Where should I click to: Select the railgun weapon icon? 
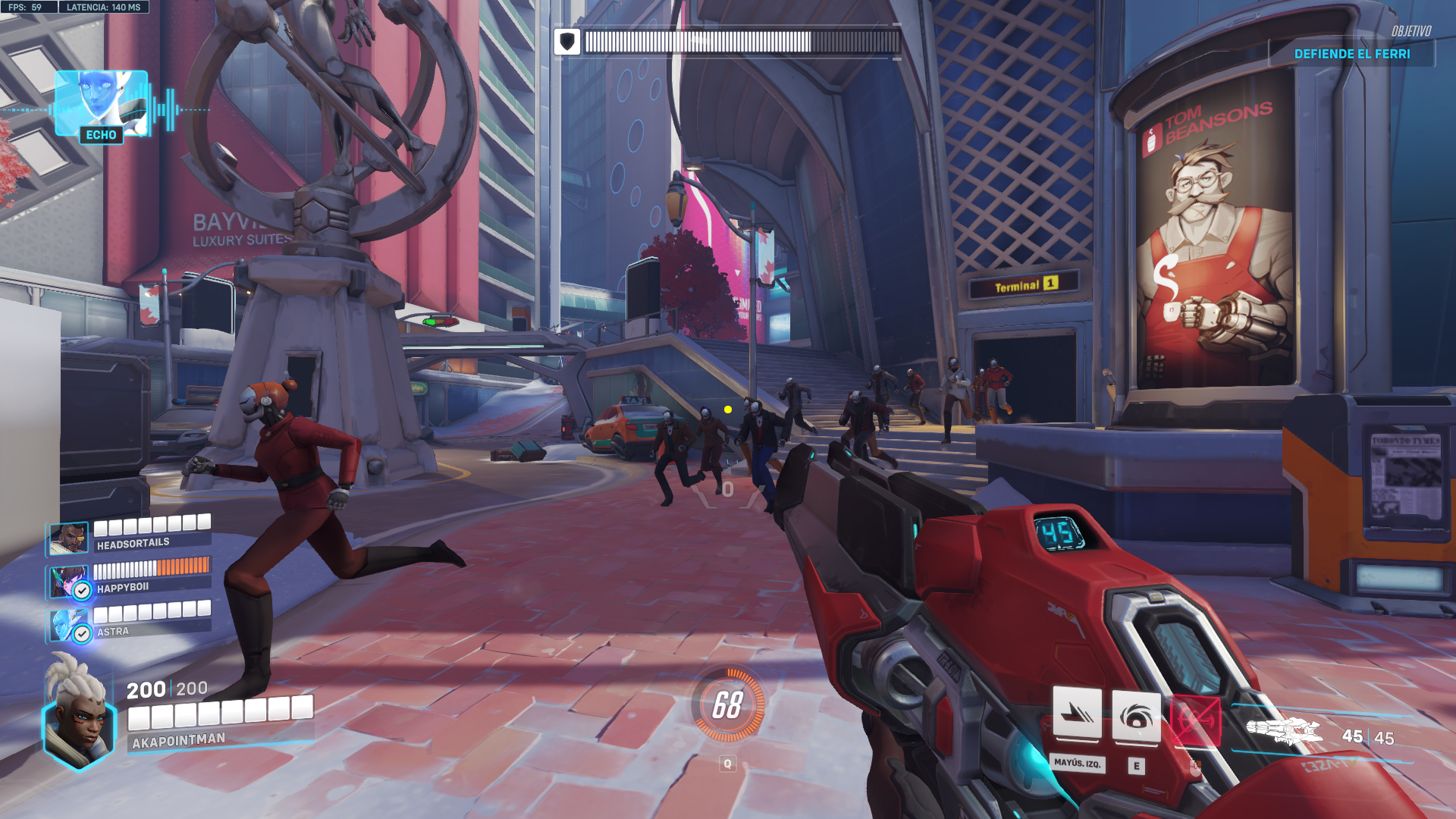pyautogui.click(x=1284, y=731)
